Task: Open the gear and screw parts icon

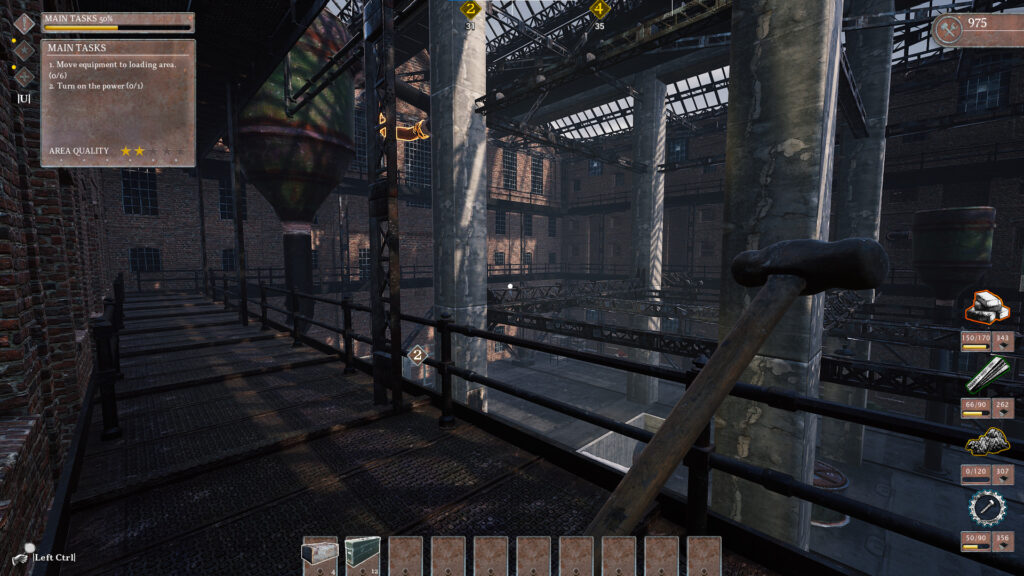Action: click(x=988, y=508)
